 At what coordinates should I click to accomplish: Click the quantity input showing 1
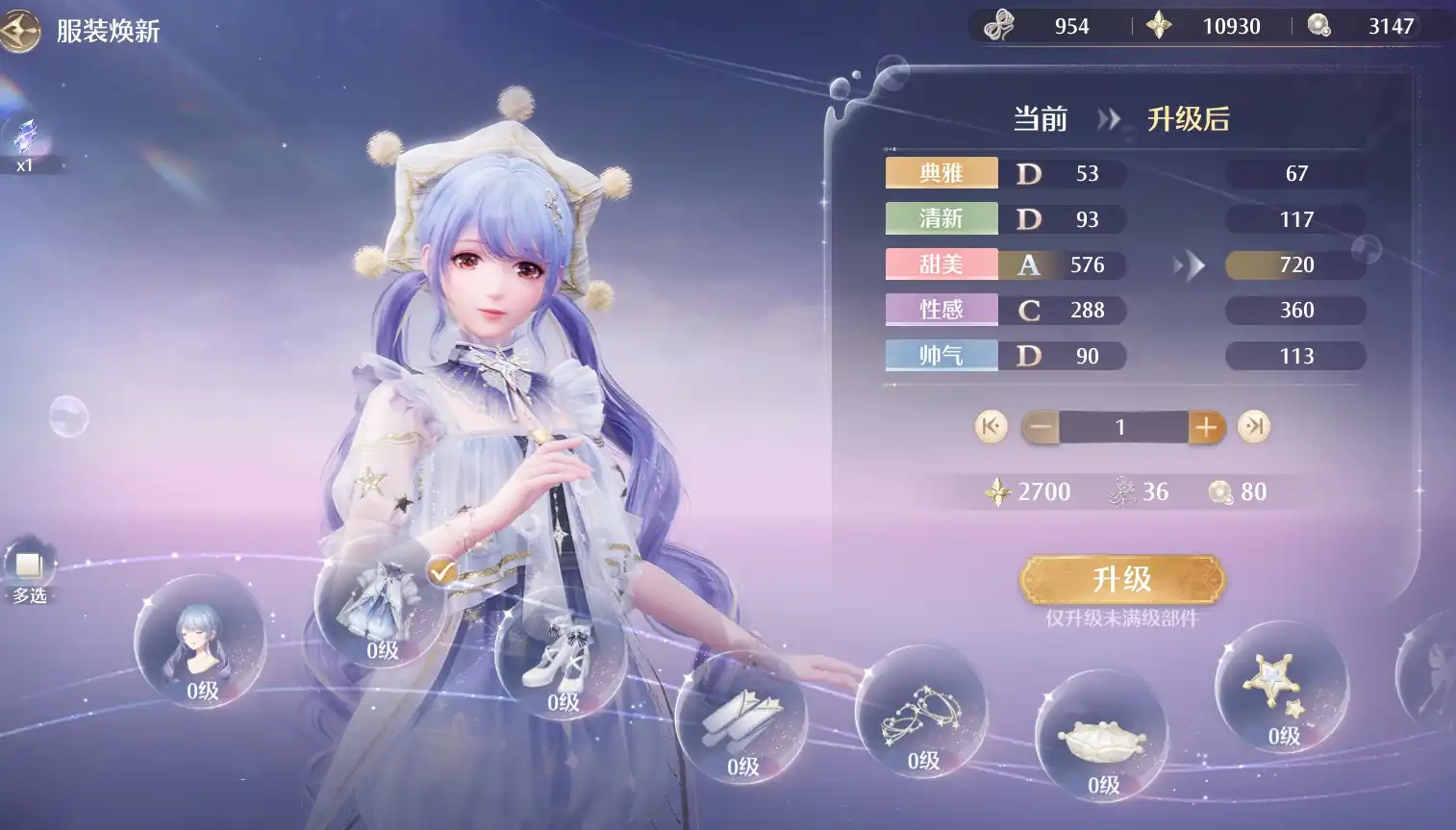(1122, 426)
